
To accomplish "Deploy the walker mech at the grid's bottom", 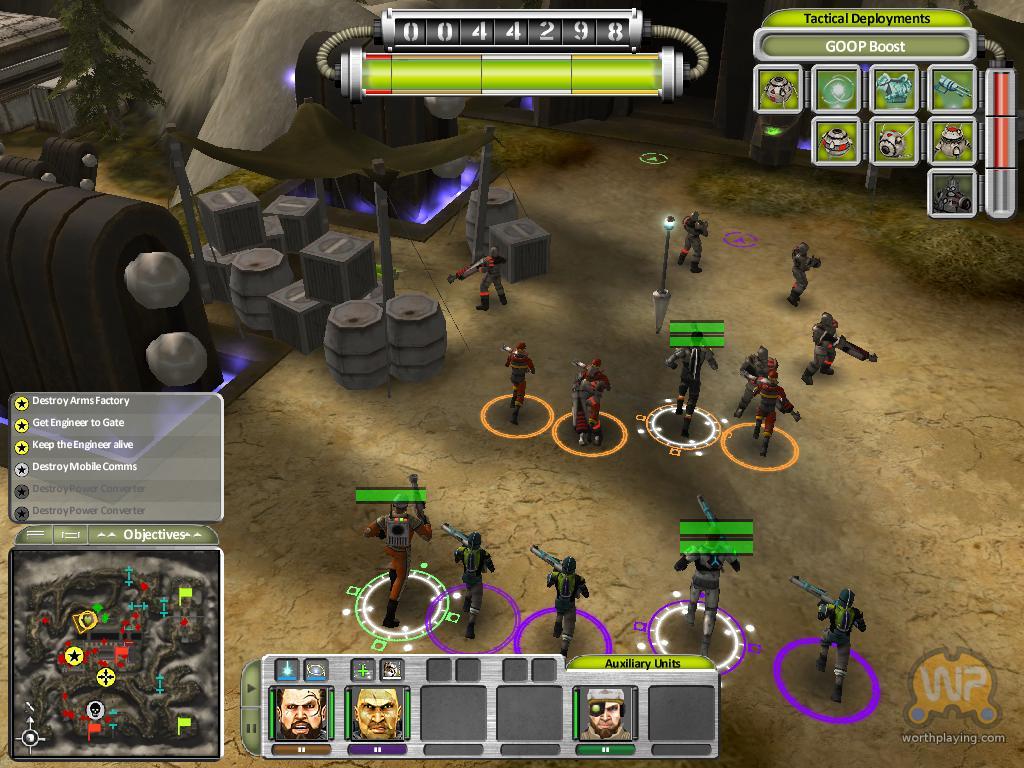I will [952, 192].
